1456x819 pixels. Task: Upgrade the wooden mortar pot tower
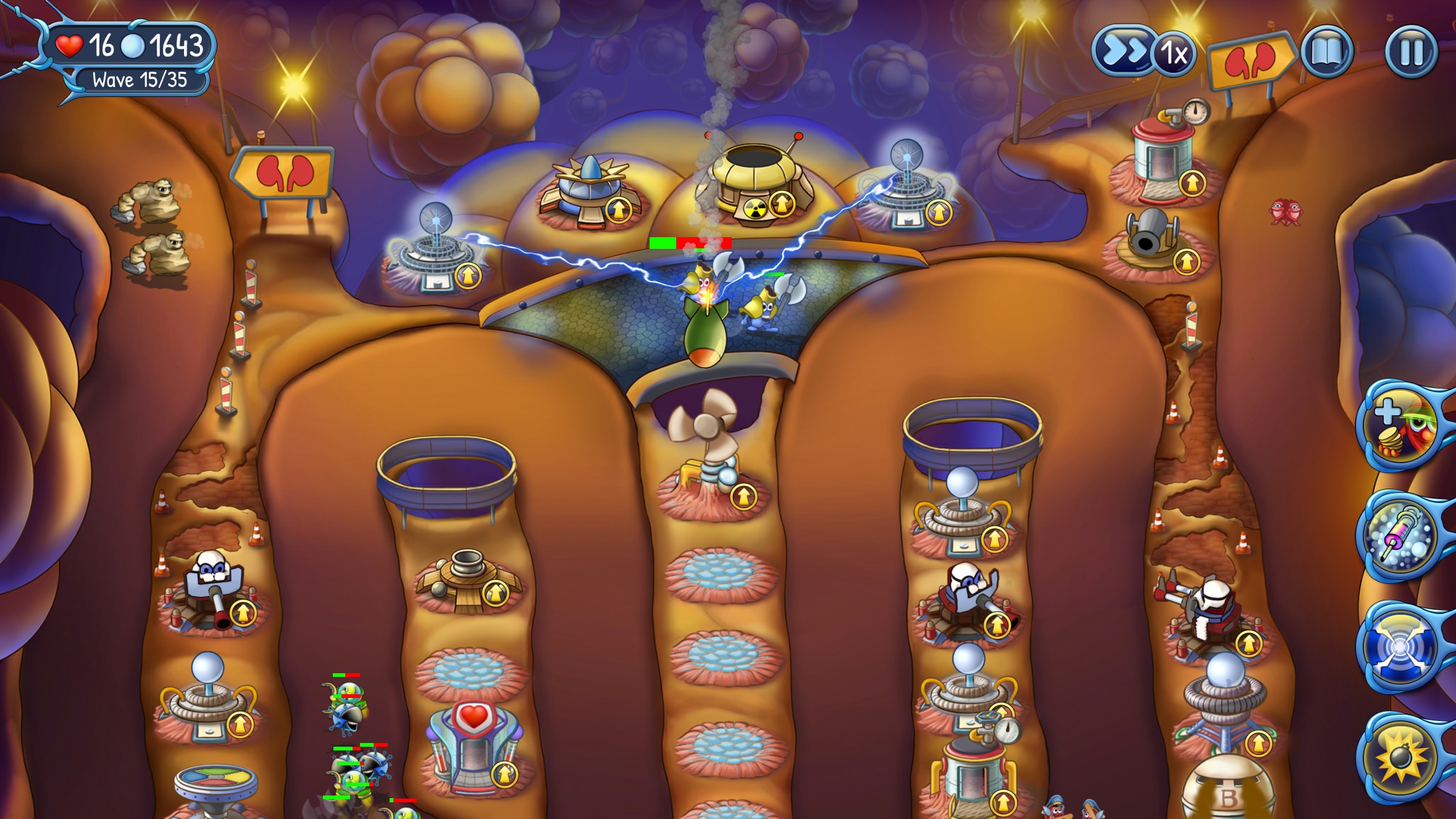coord(494,594)
